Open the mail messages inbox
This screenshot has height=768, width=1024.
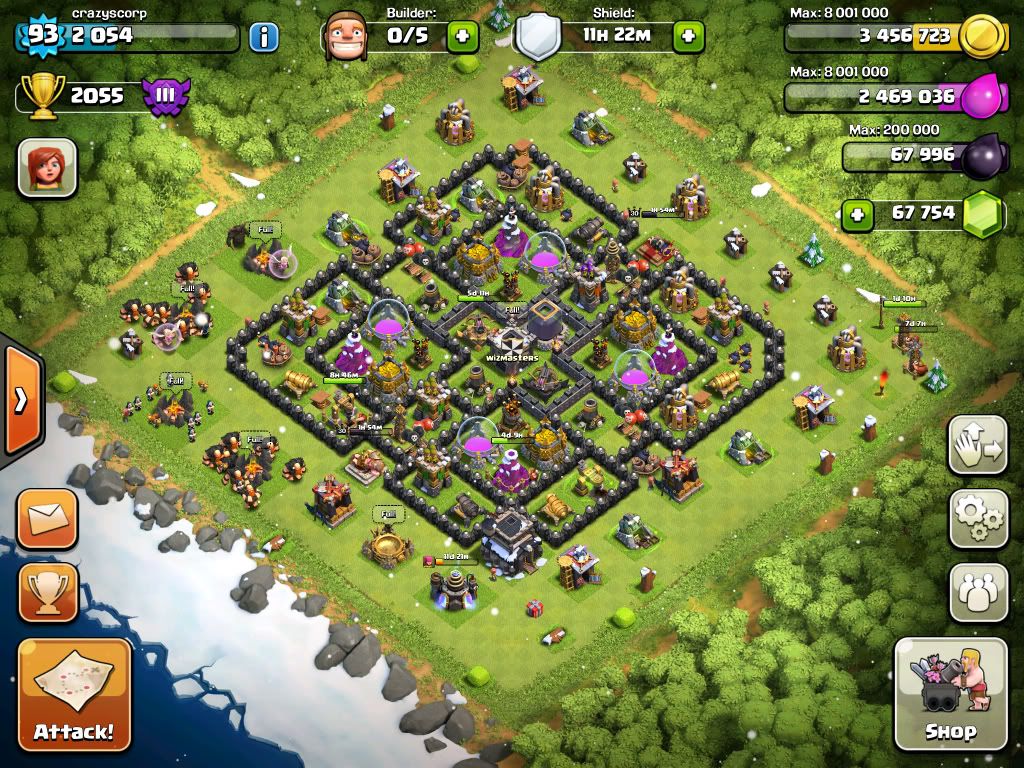[x=47, y=519]
